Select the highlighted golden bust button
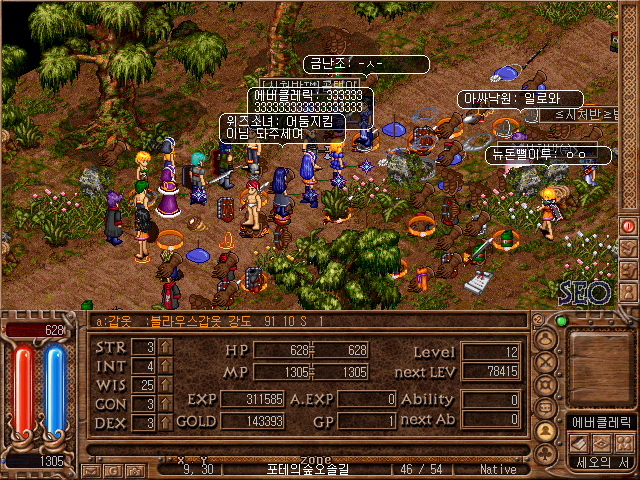 click(x=546, y=431)
